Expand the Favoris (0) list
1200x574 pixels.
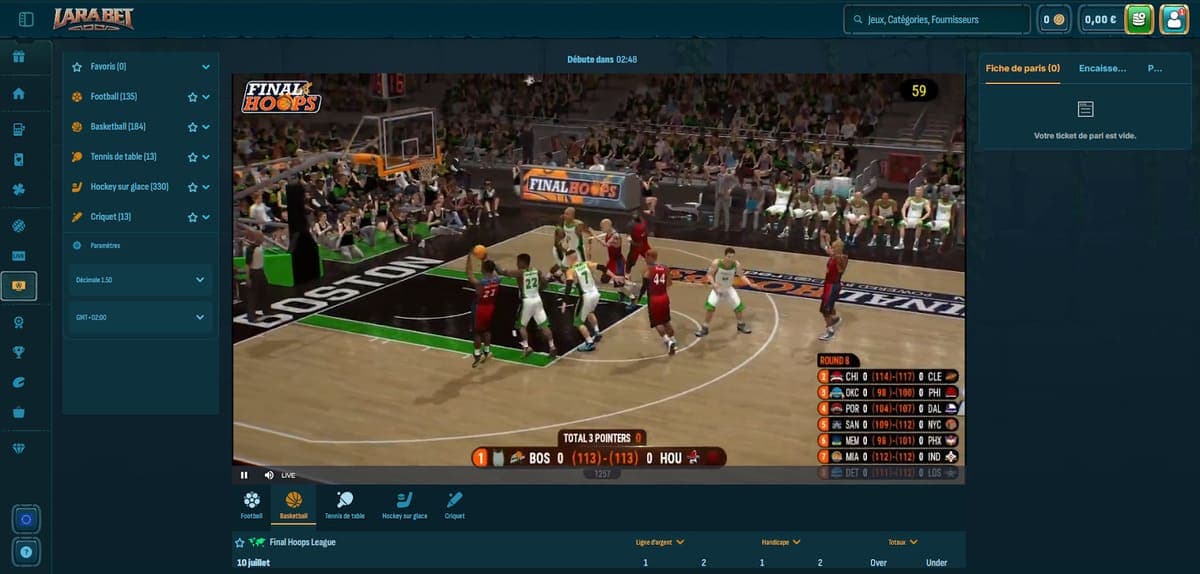click(x=205, y=67)
